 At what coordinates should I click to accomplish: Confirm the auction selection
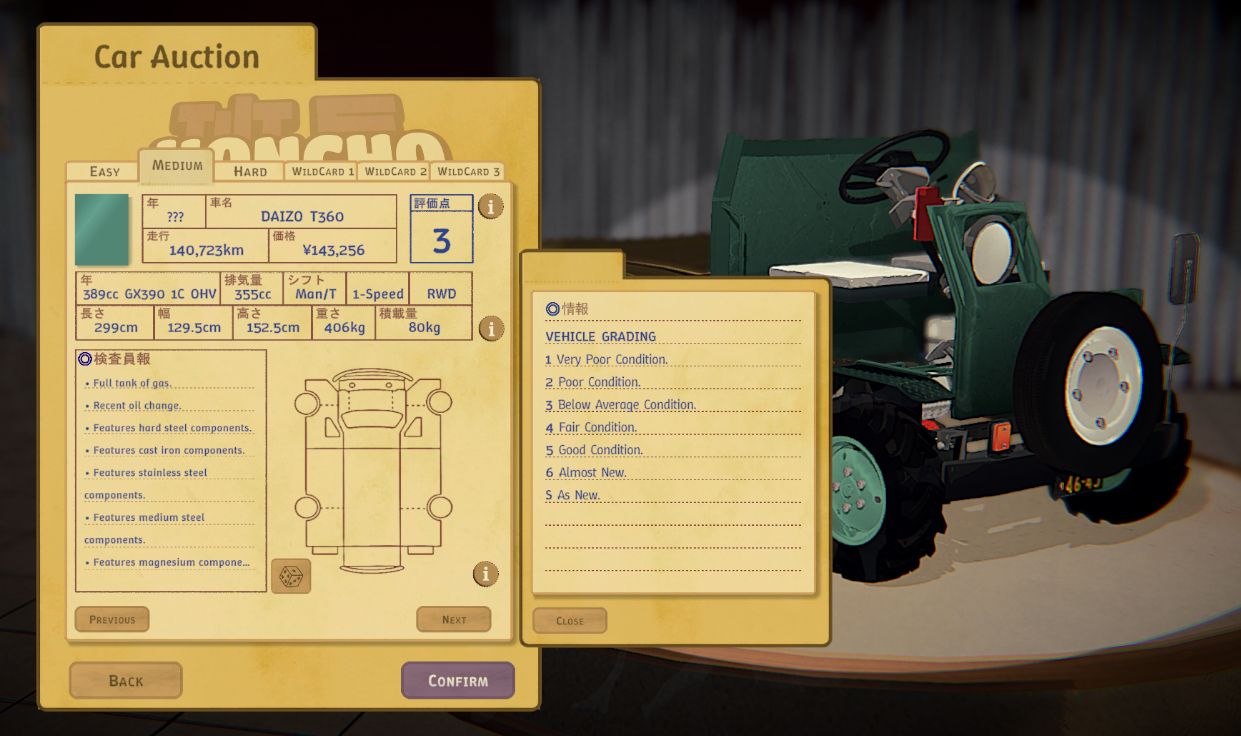tap(458, 680)
